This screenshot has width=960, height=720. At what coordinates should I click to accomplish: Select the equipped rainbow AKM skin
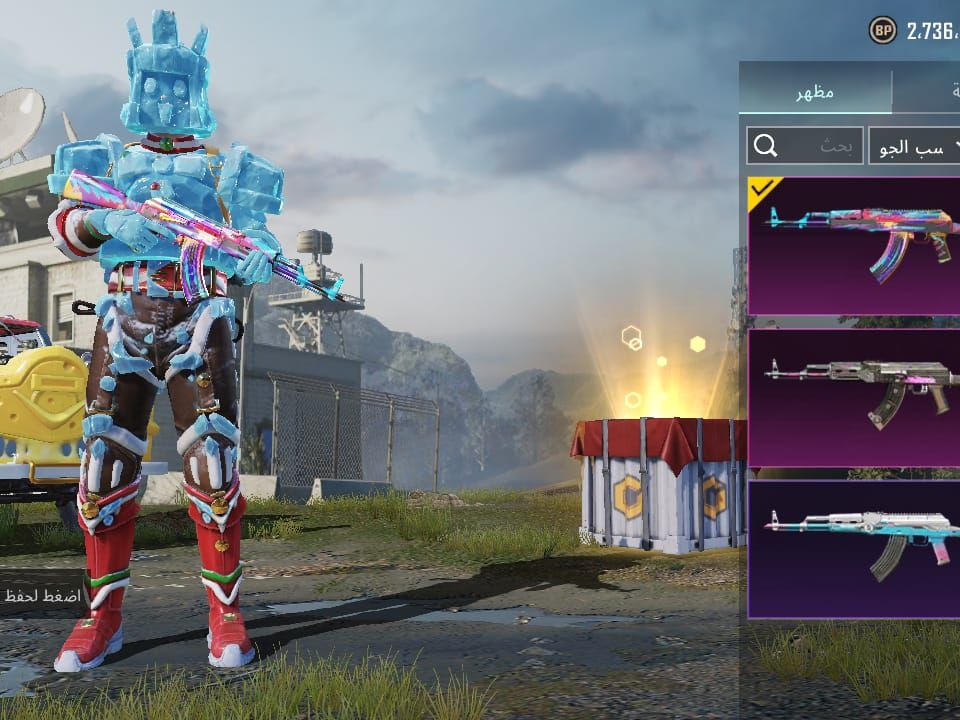(x=854, y=246)
